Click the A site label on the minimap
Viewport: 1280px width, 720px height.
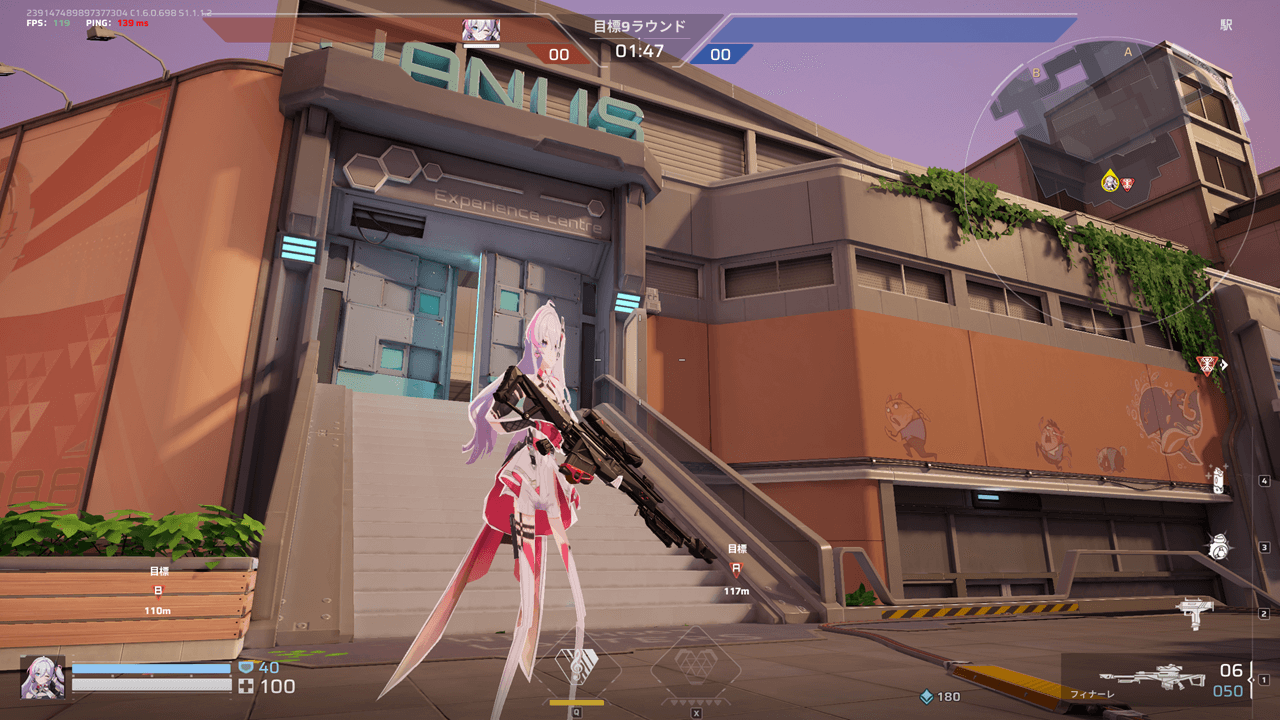1128,53
